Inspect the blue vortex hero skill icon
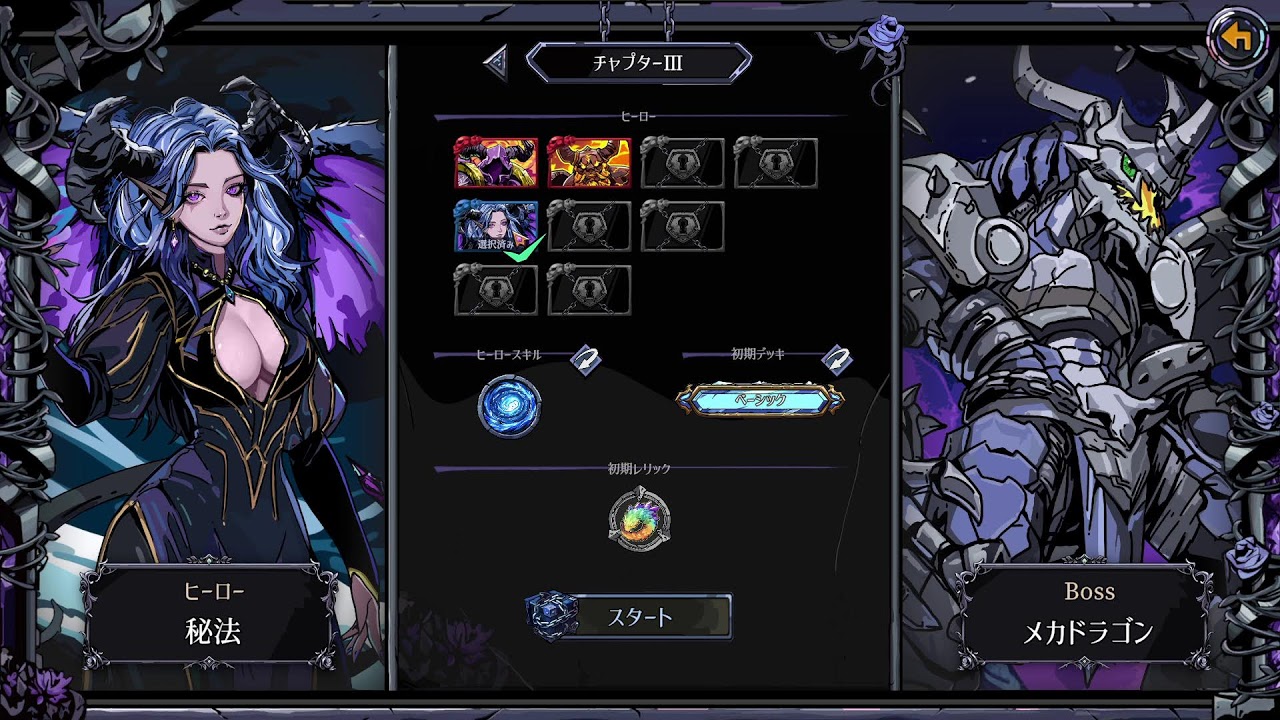1280x720 pixels. (510, 407)
